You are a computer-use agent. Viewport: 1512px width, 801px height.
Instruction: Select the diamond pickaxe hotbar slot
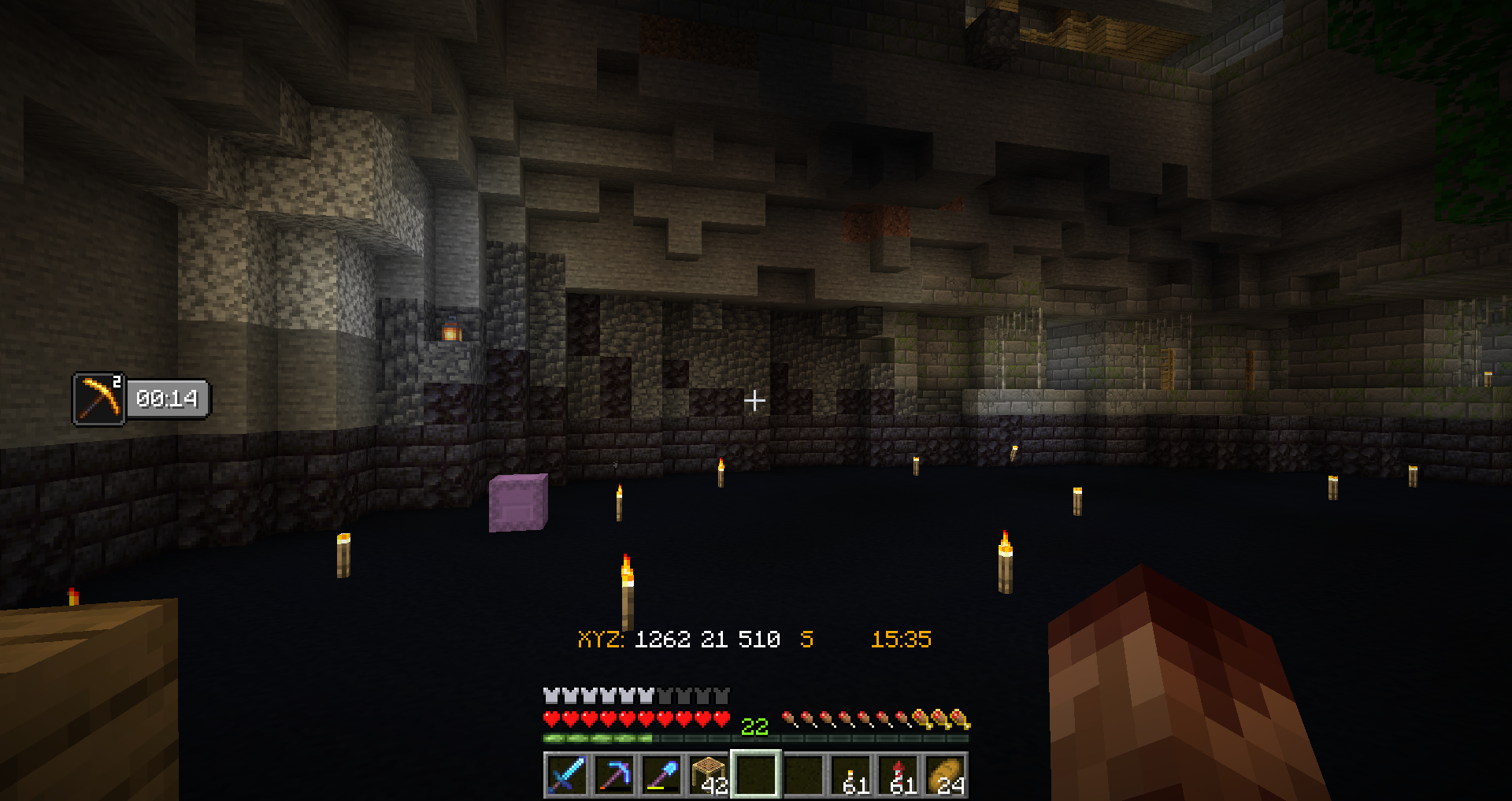(613, 775)
